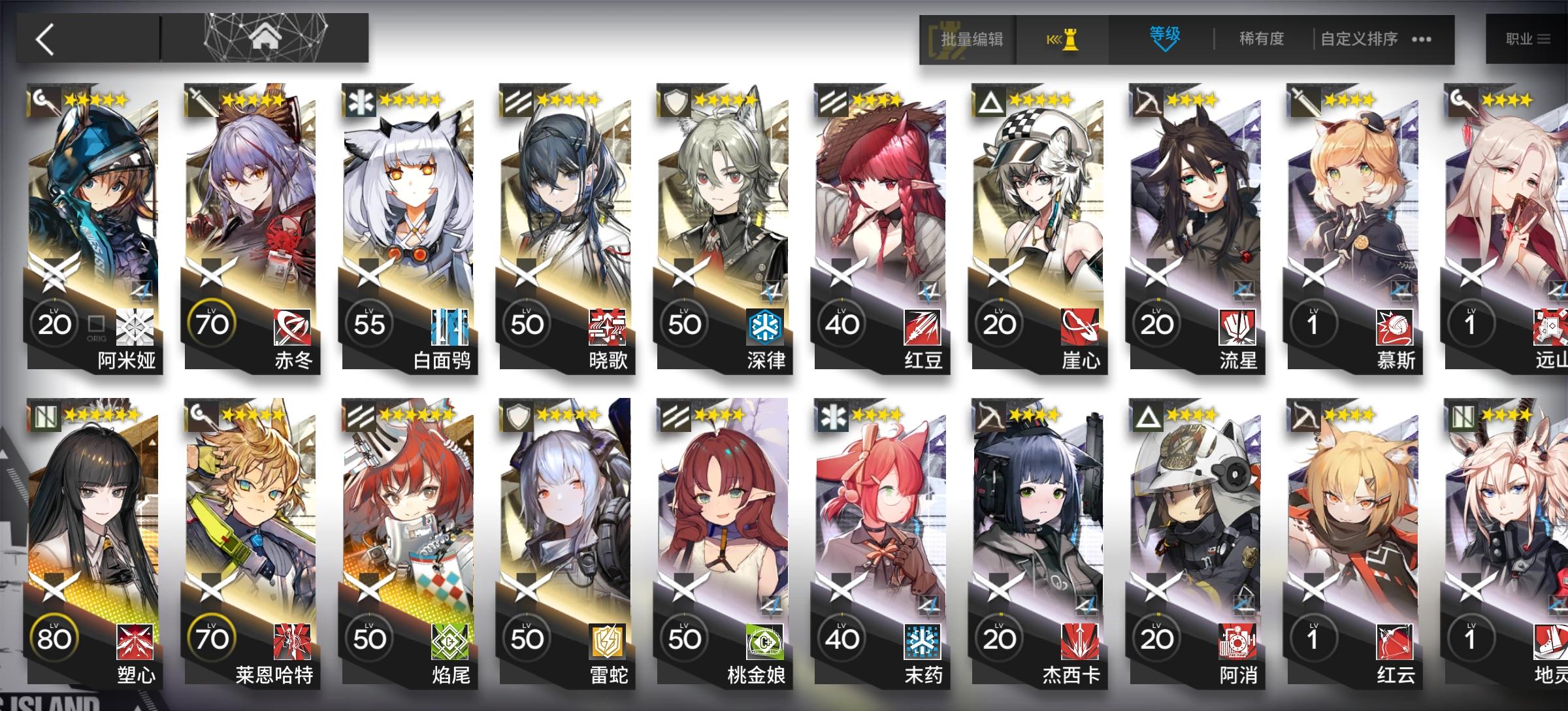Screen dimensions: 1568x711
Task: Expand the 职业 class filter menu
Action: coord(1528,39)
